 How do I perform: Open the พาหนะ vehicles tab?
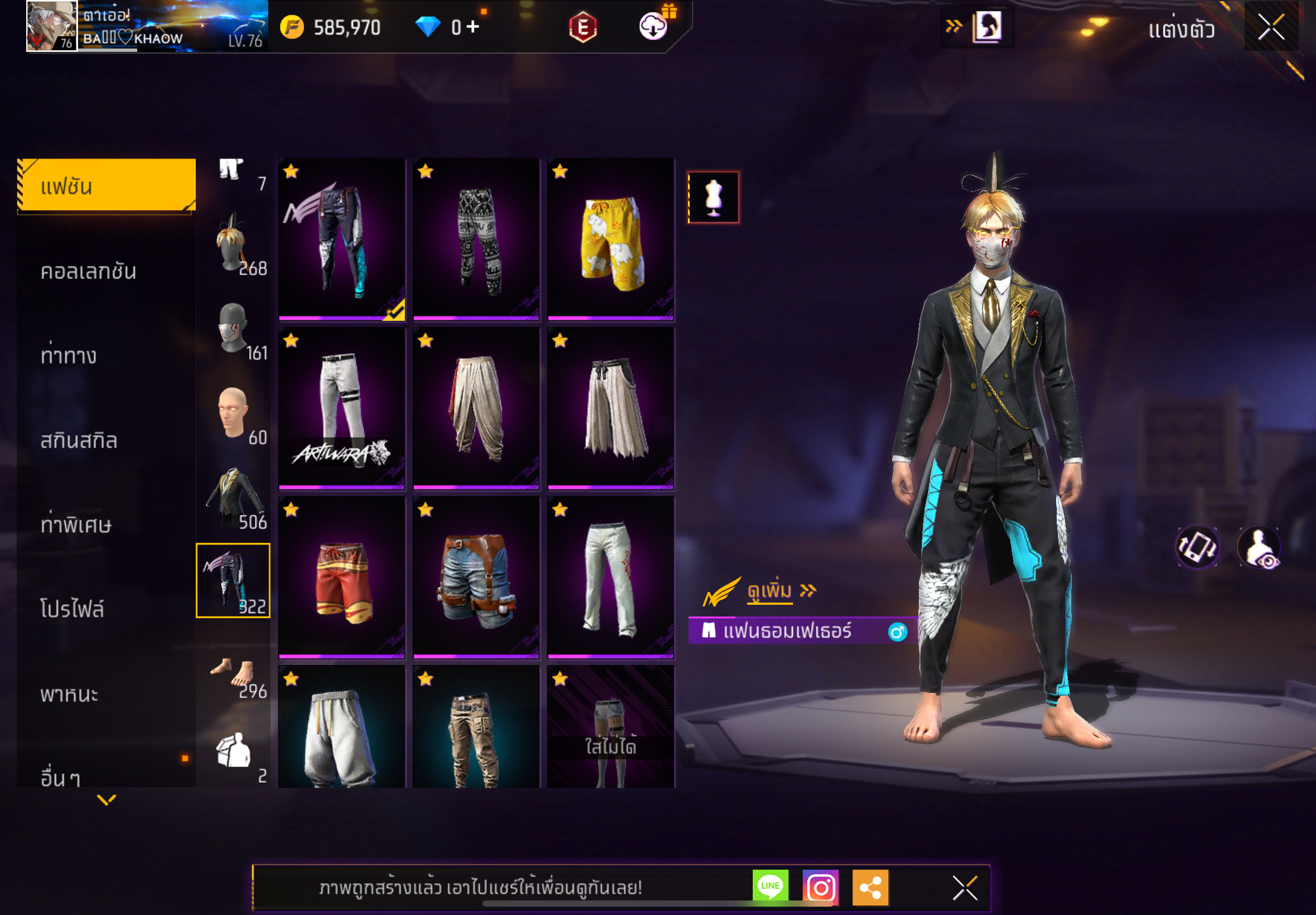69,694
